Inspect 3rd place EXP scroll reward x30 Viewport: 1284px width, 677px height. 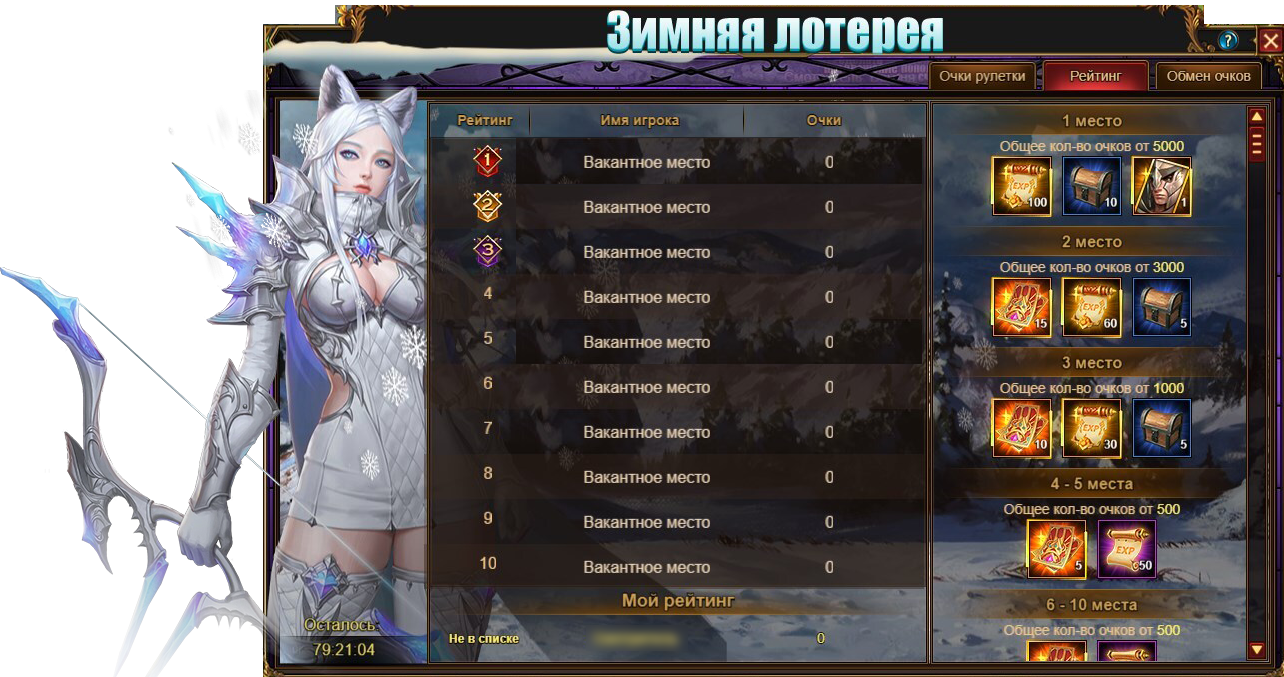pos(1092,428)
